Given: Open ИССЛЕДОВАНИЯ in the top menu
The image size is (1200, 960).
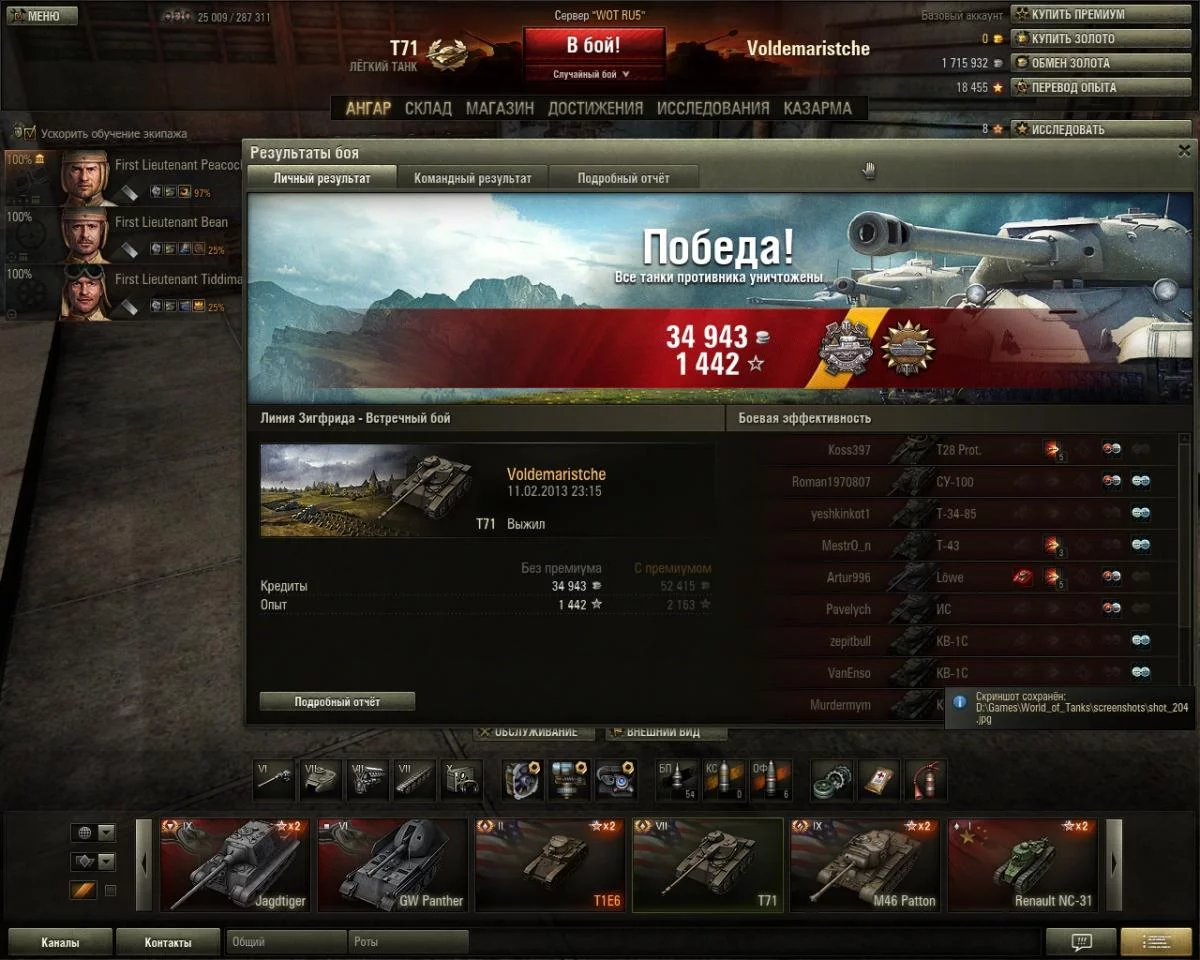Looking at the screenshot, I should pos(713,108).
